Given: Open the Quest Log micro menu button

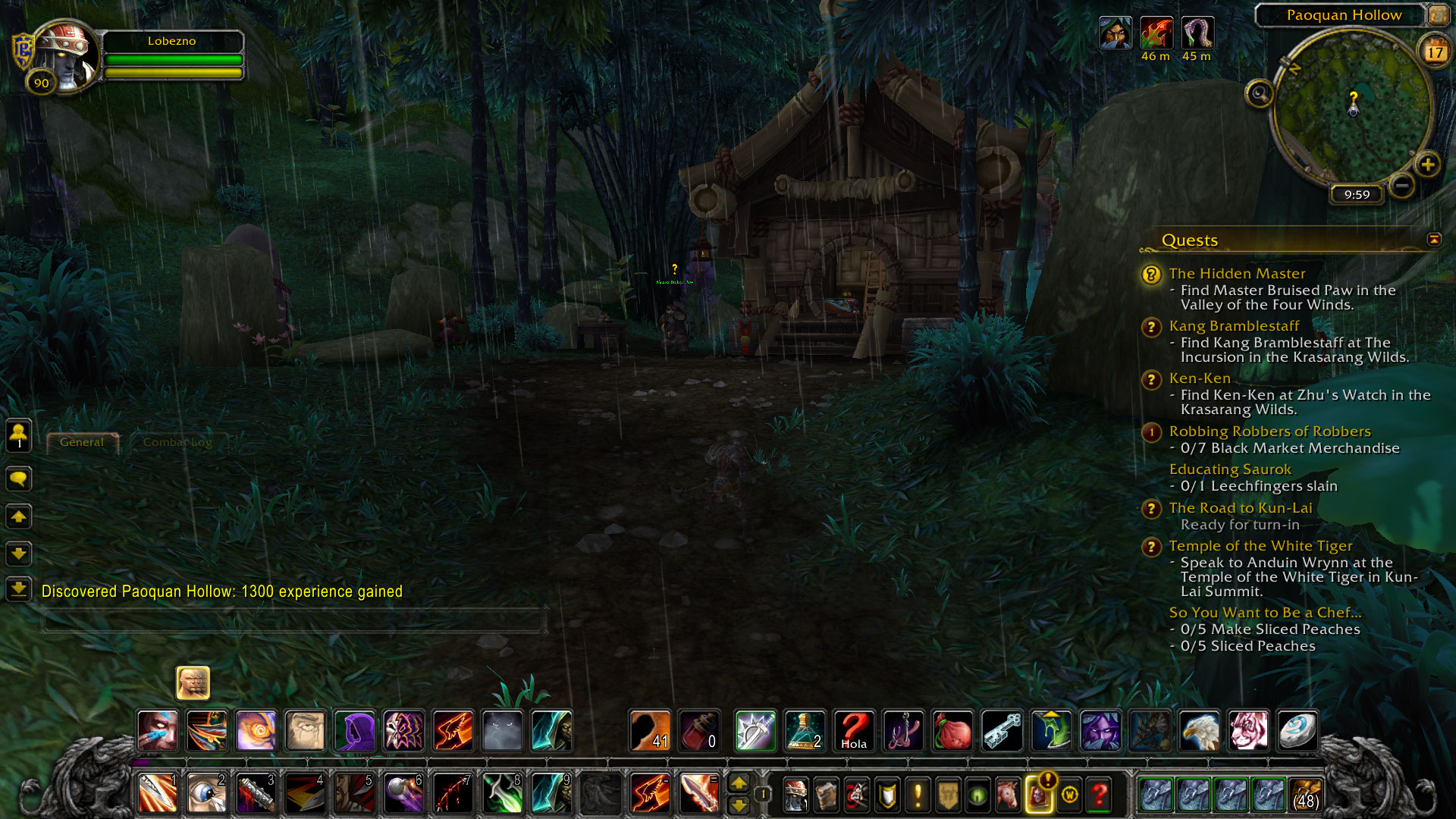Looking at the screenshot, I should click(918, 795).
